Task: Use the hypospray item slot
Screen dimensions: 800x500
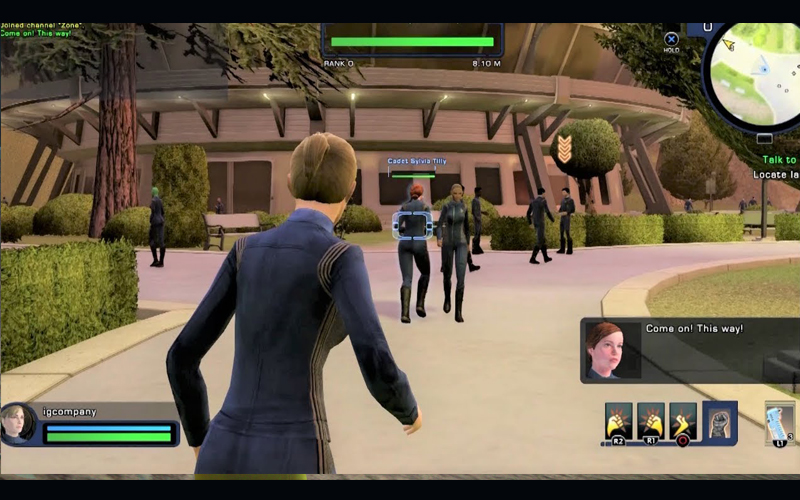Action: pos(779,420)
